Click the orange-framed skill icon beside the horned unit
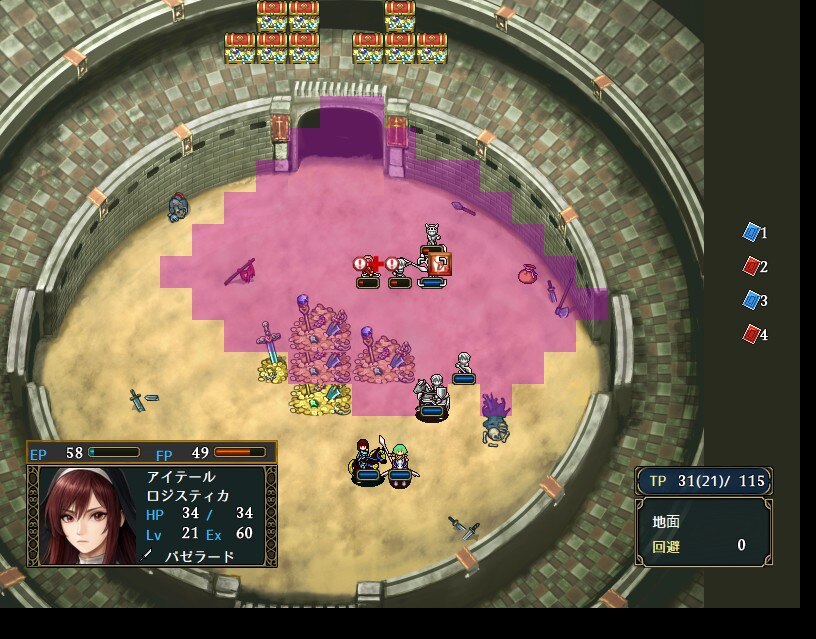Viewport: 816px width, 639px height. 442,264
